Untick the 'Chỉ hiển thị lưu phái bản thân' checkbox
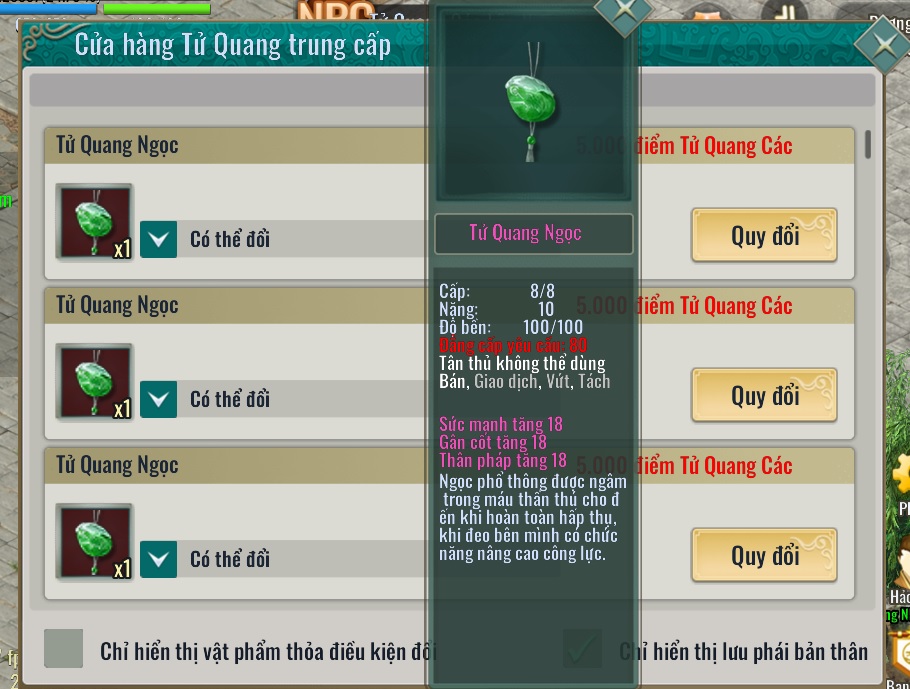The width and height of the screenshot is (910, 689). pos(582,649)
